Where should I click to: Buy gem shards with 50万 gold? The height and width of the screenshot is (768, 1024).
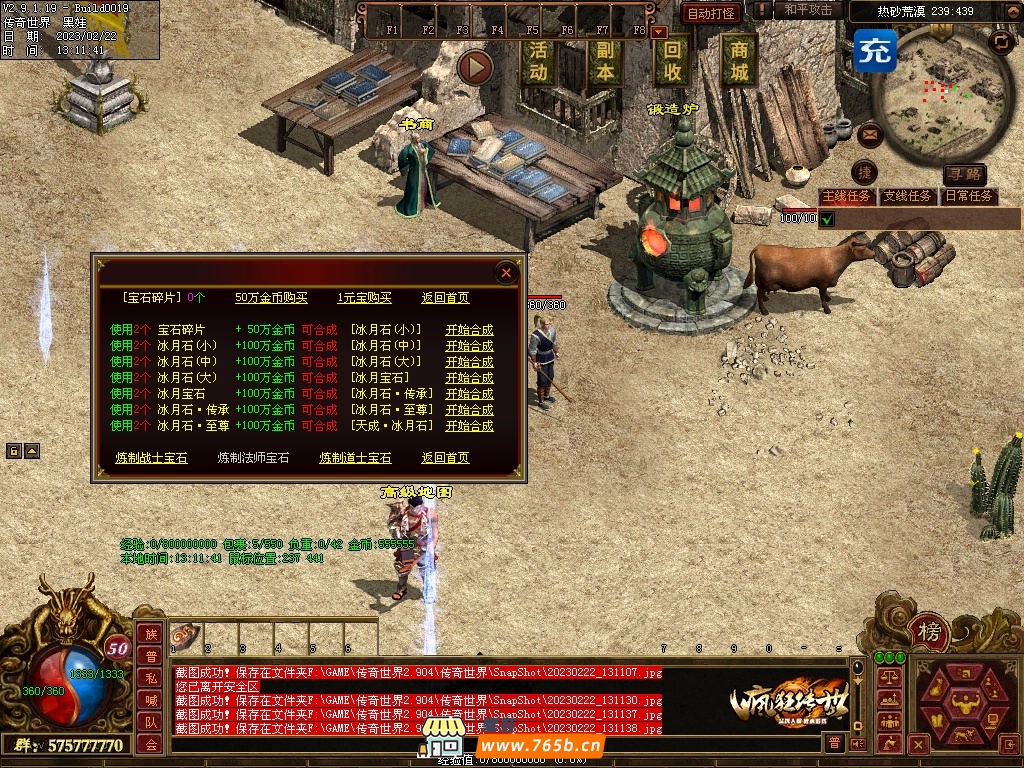(x=272, y=298)
